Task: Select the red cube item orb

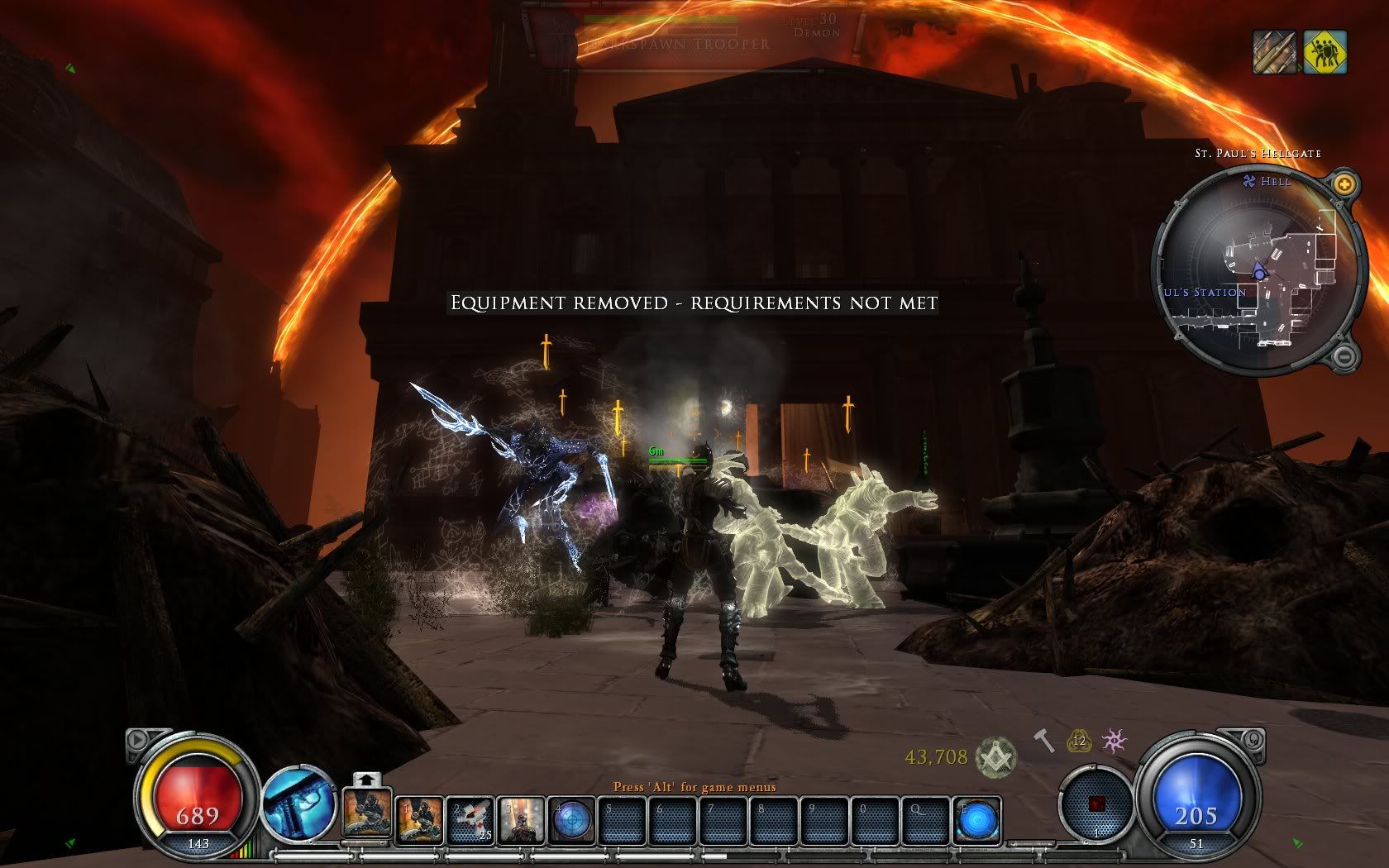Action: (1096, 804)
